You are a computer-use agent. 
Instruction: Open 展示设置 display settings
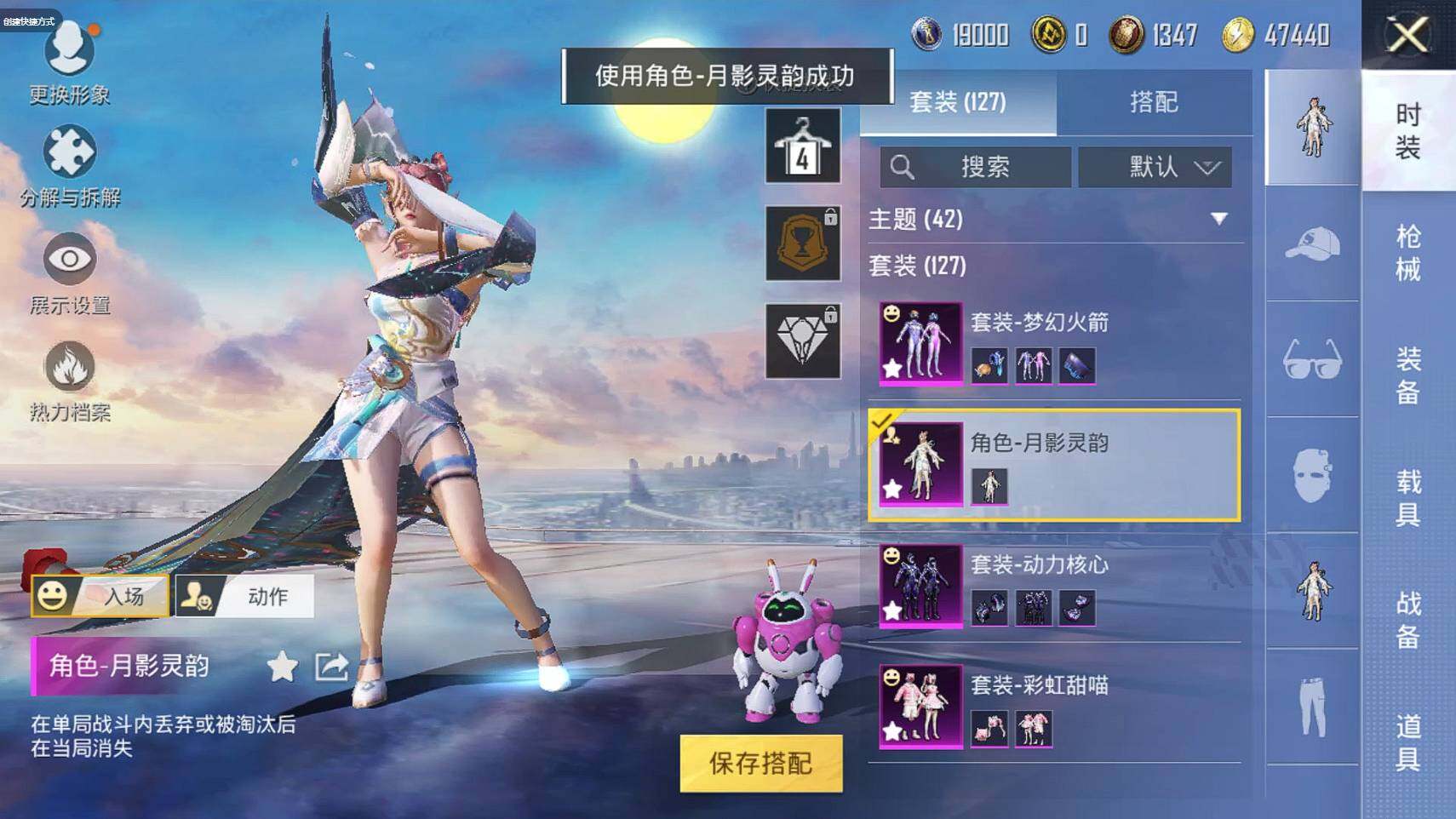coord(70,273)
